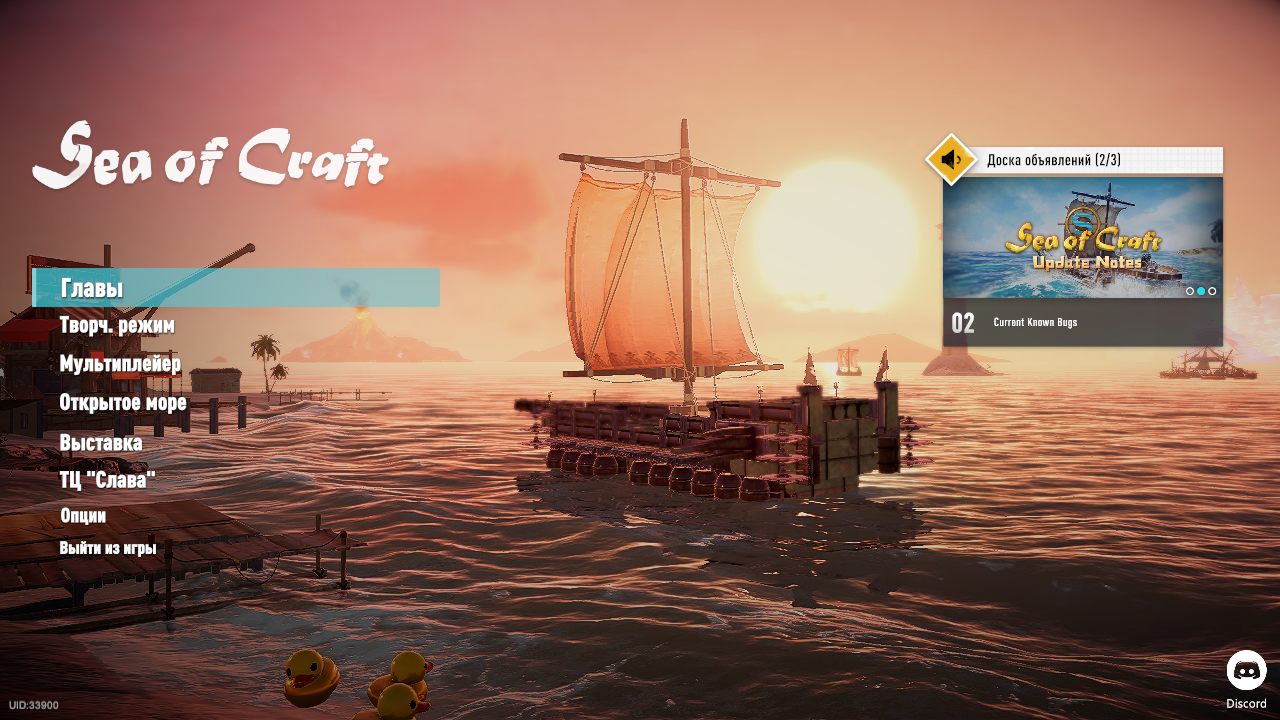Open the Выставка exhibition option
This screenshot has height=720, width=1280.
(102, 441)
